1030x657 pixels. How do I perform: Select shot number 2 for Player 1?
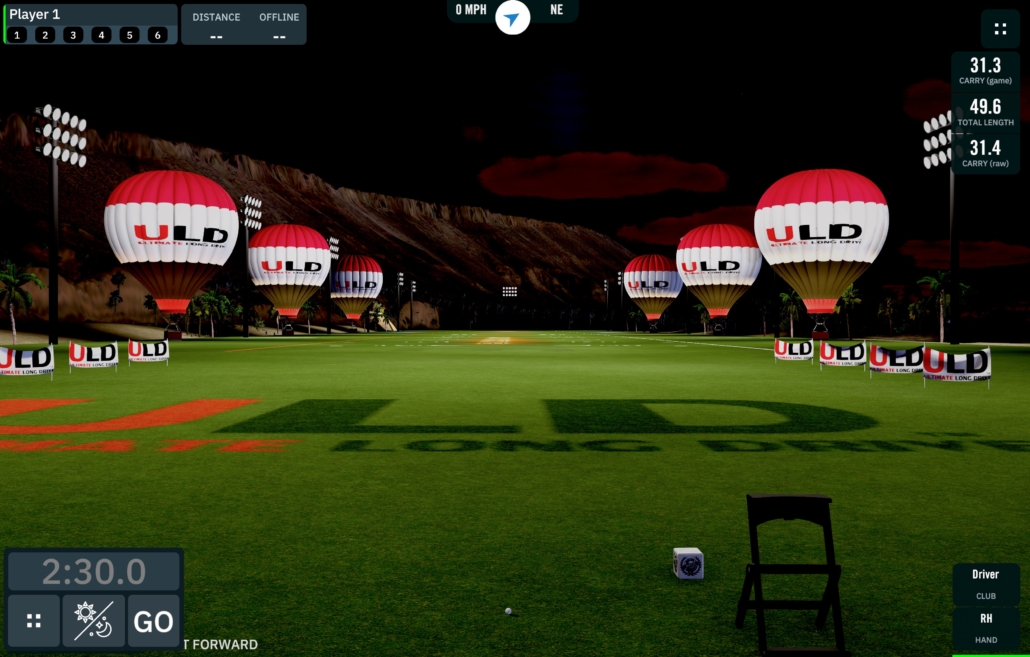coord(45,35)
